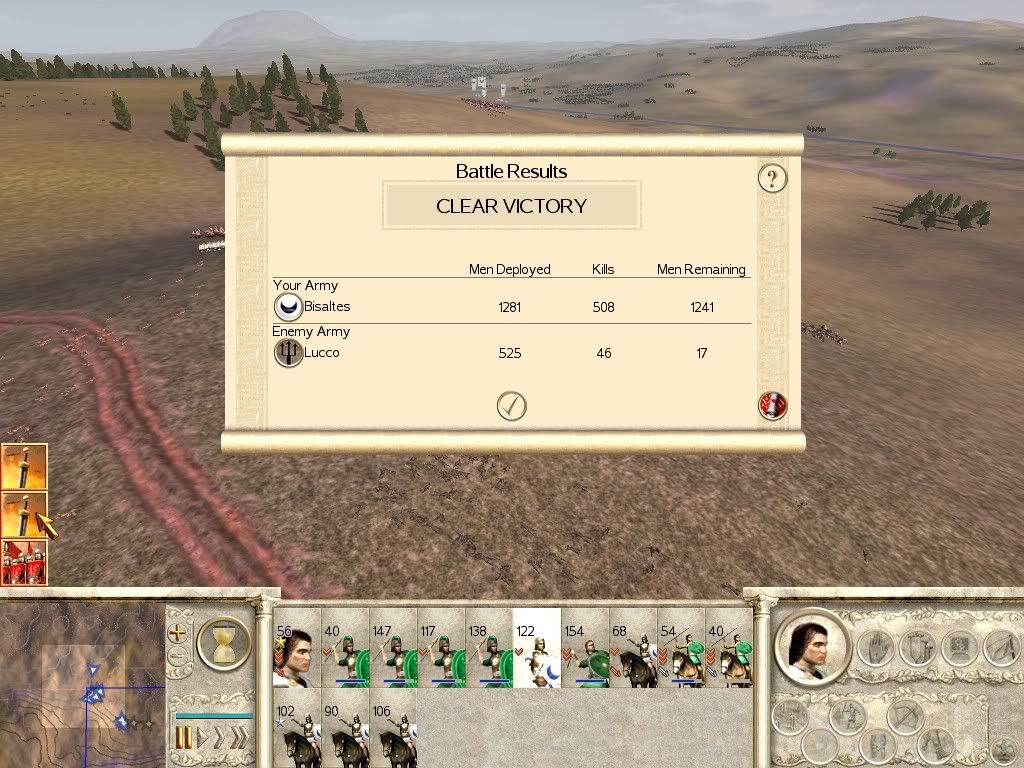The image size is (1024, 768).
Task: Select the highlighted 122-man unit card
Action: (x=536, y=650)
